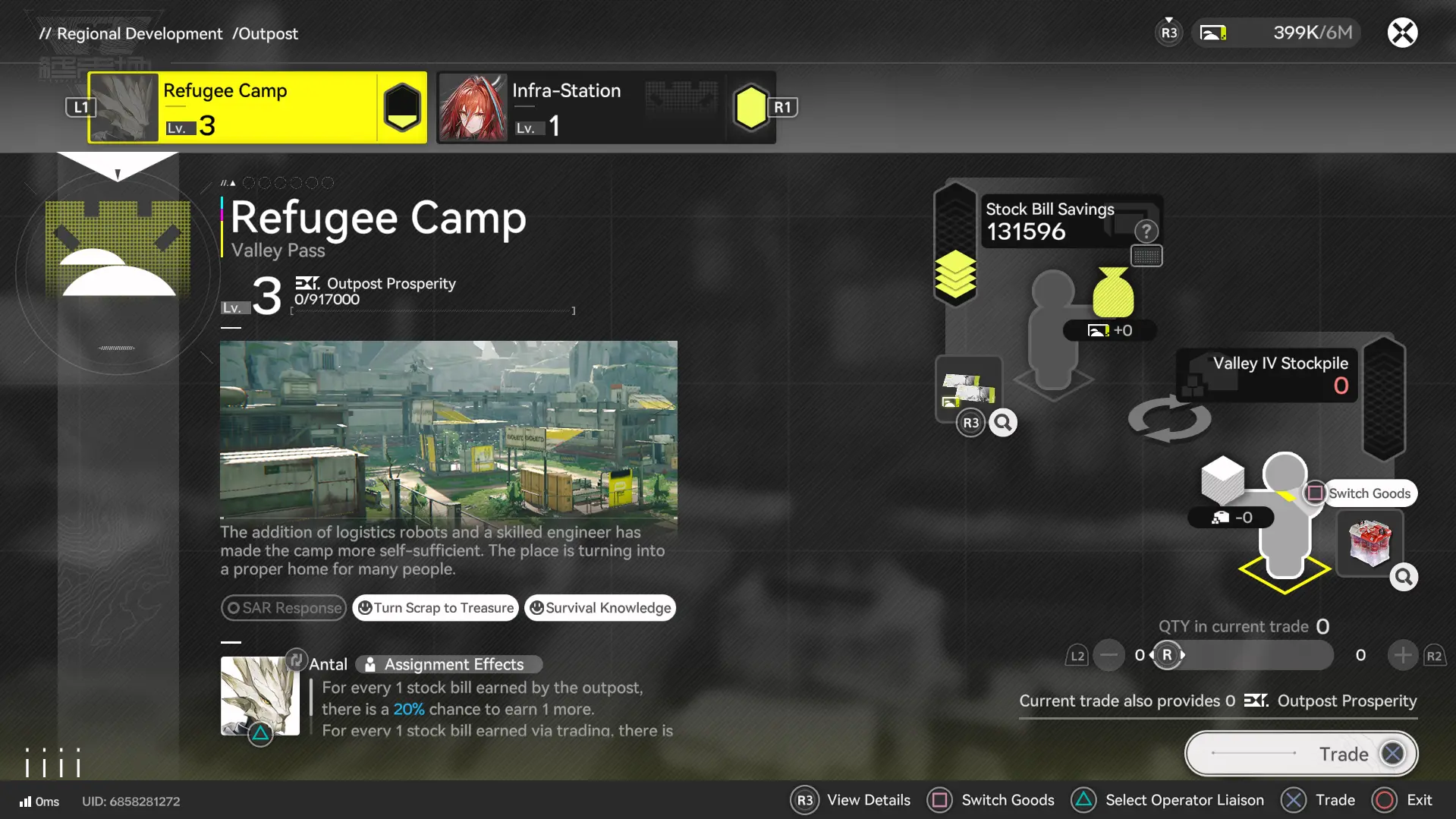Show the Survival Knowledge perk

[600, 608]
